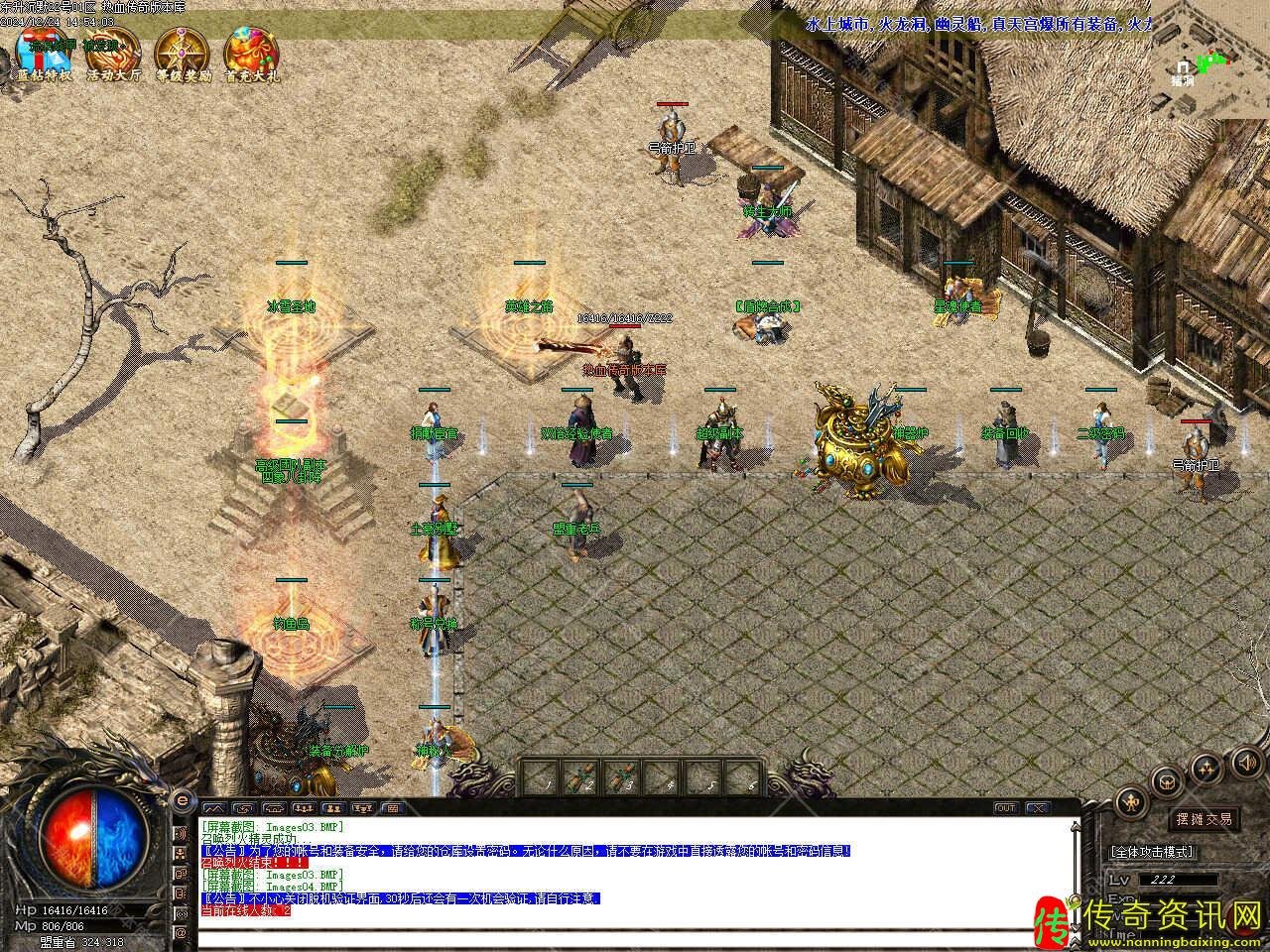
Task: Click the minimap in the corner
Action: [1210, 61]
